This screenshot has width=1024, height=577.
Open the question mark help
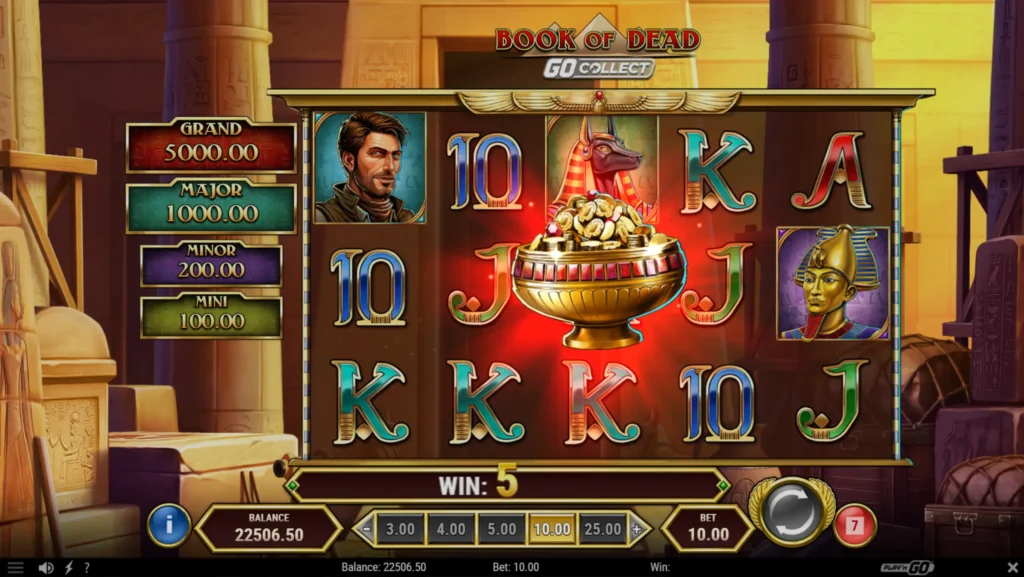click(87, 568)
